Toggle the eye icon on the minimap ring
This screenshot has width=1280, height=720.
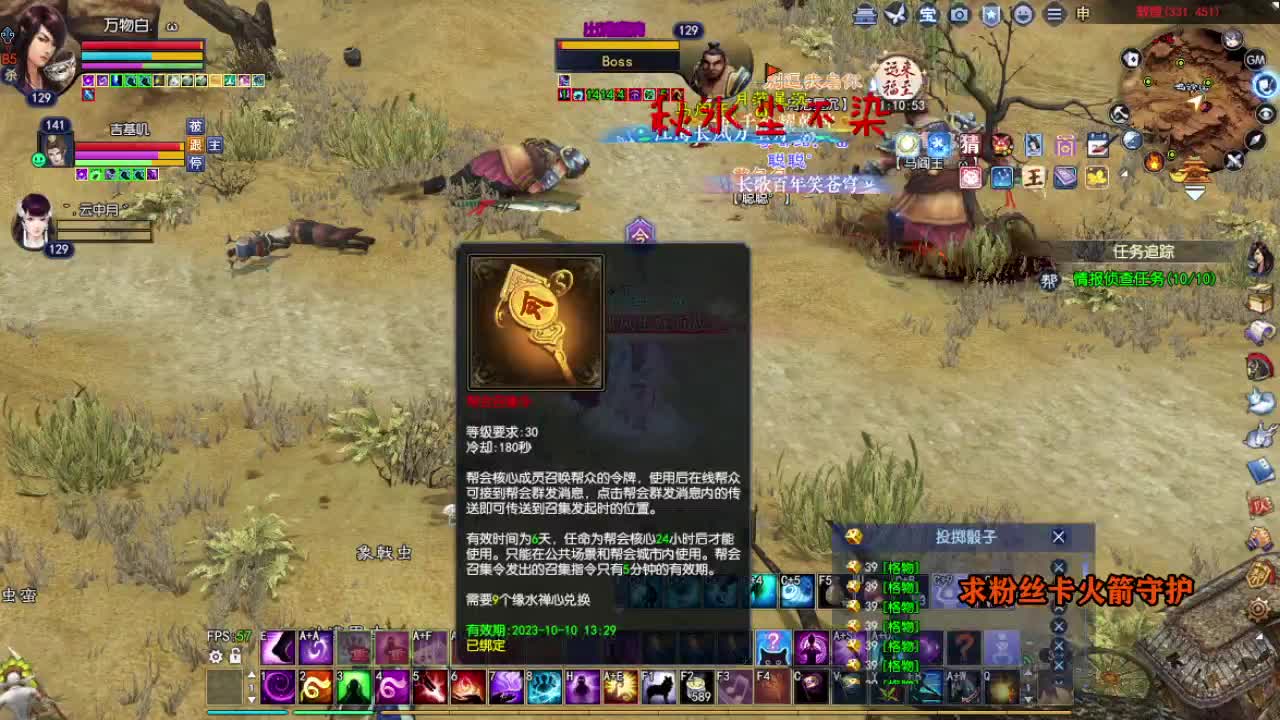[x=1264, y=113]
